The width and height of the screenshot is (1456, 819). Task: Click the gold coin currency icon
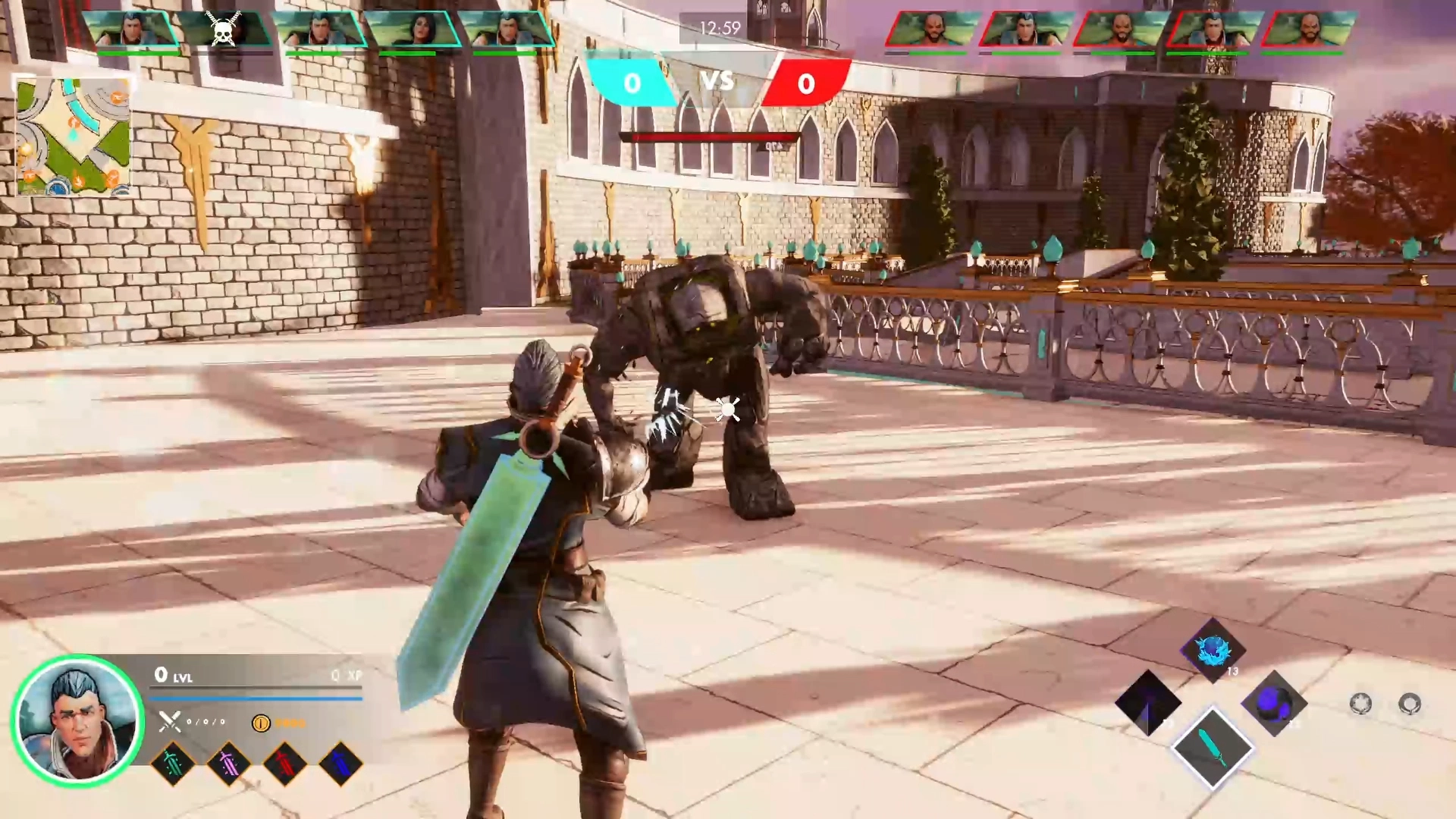pyautogui.click(x=261, y=723)
